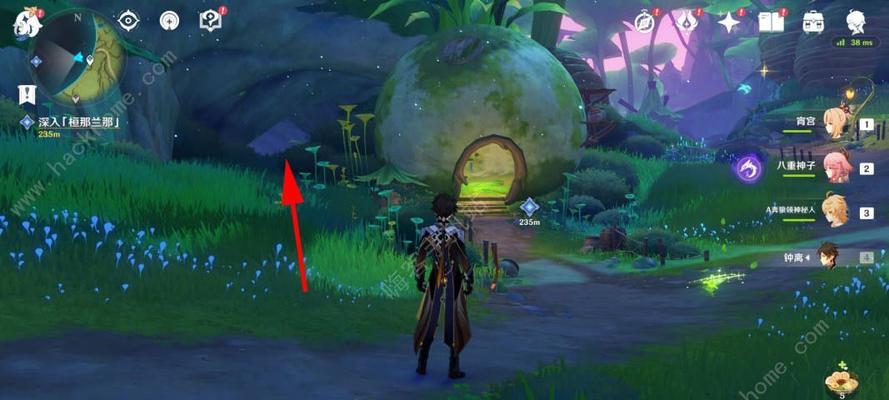Open the Battle Pass icon

click(x=686, y=21)
